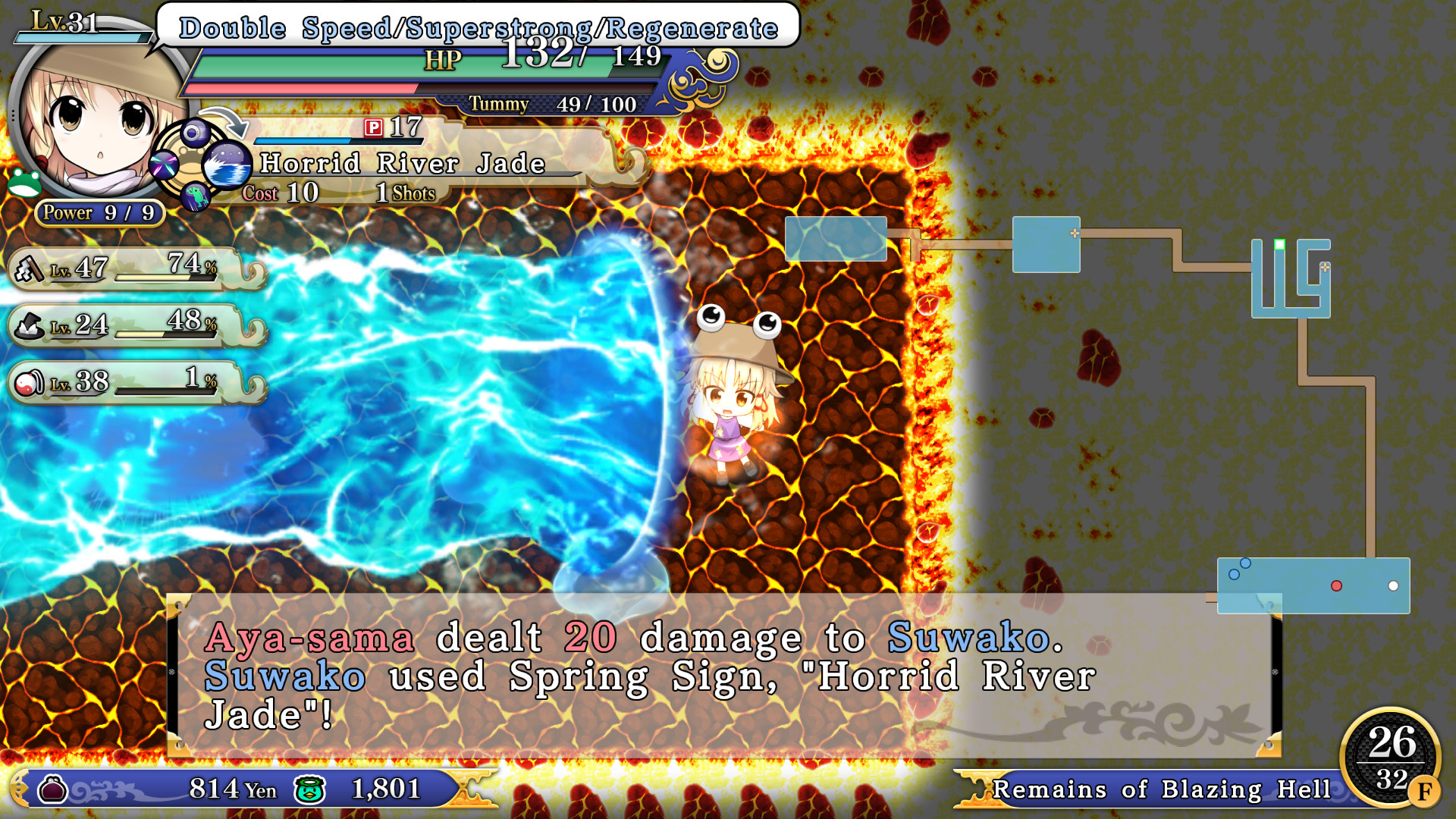This screenshot has width=1456, height=819.
Task: Select the Horrid River Jade water spell icon
Action: tap(227, 164)
